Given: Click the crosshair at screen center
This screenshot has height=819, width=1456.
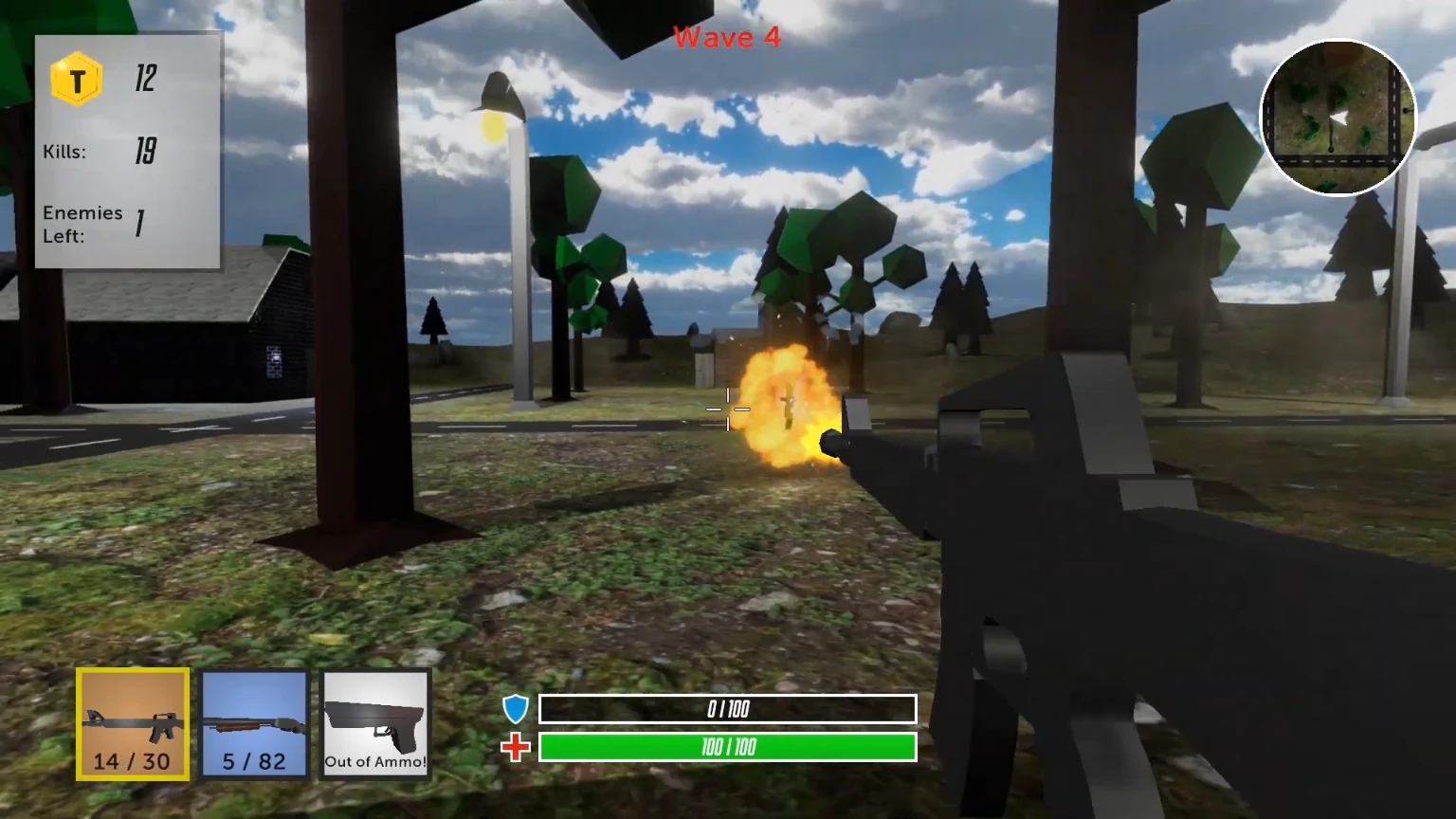Looking at the screenshot, I should coord(726,409).
